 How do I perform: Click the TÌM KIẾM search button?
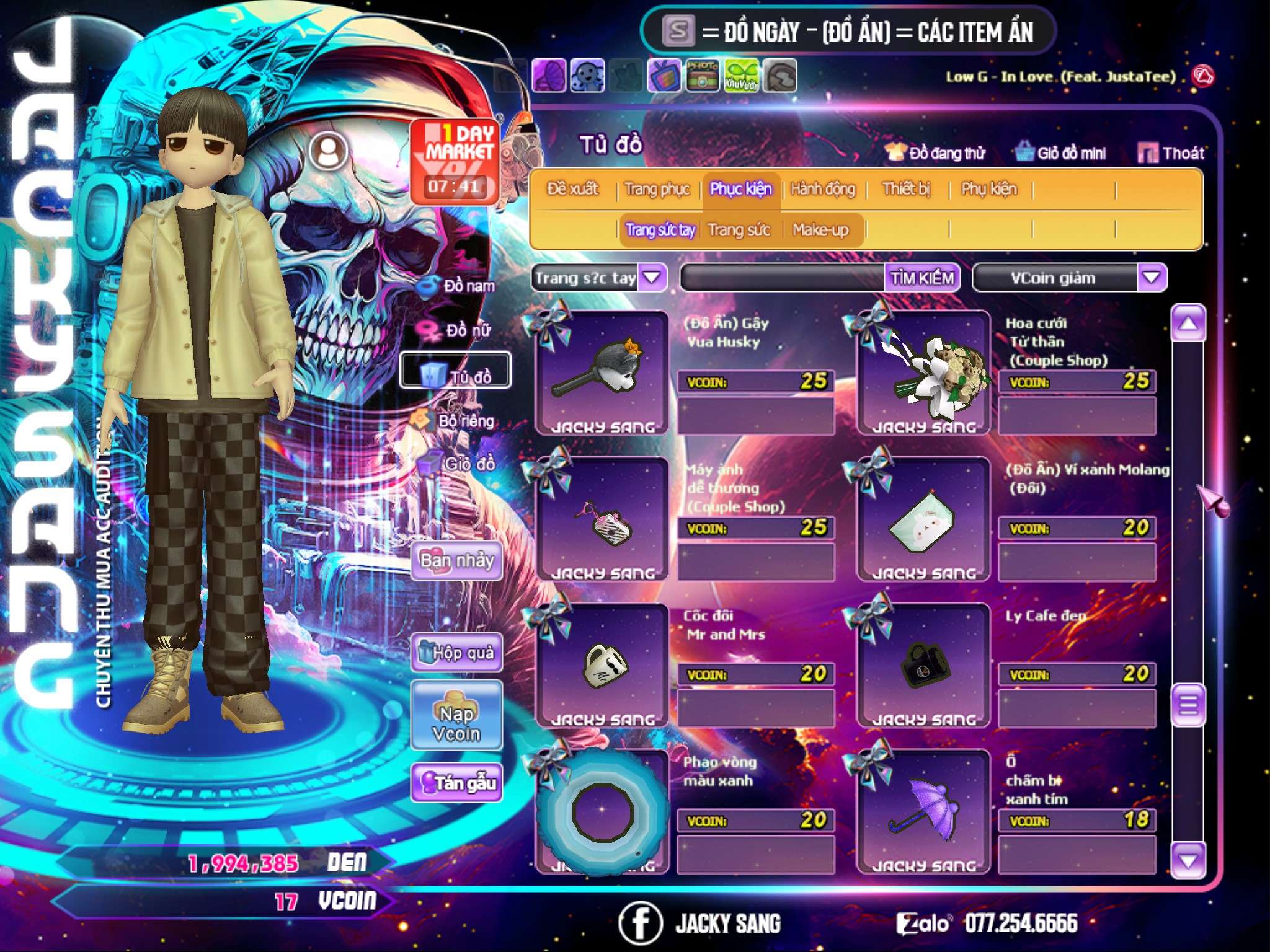coord(921,278)
